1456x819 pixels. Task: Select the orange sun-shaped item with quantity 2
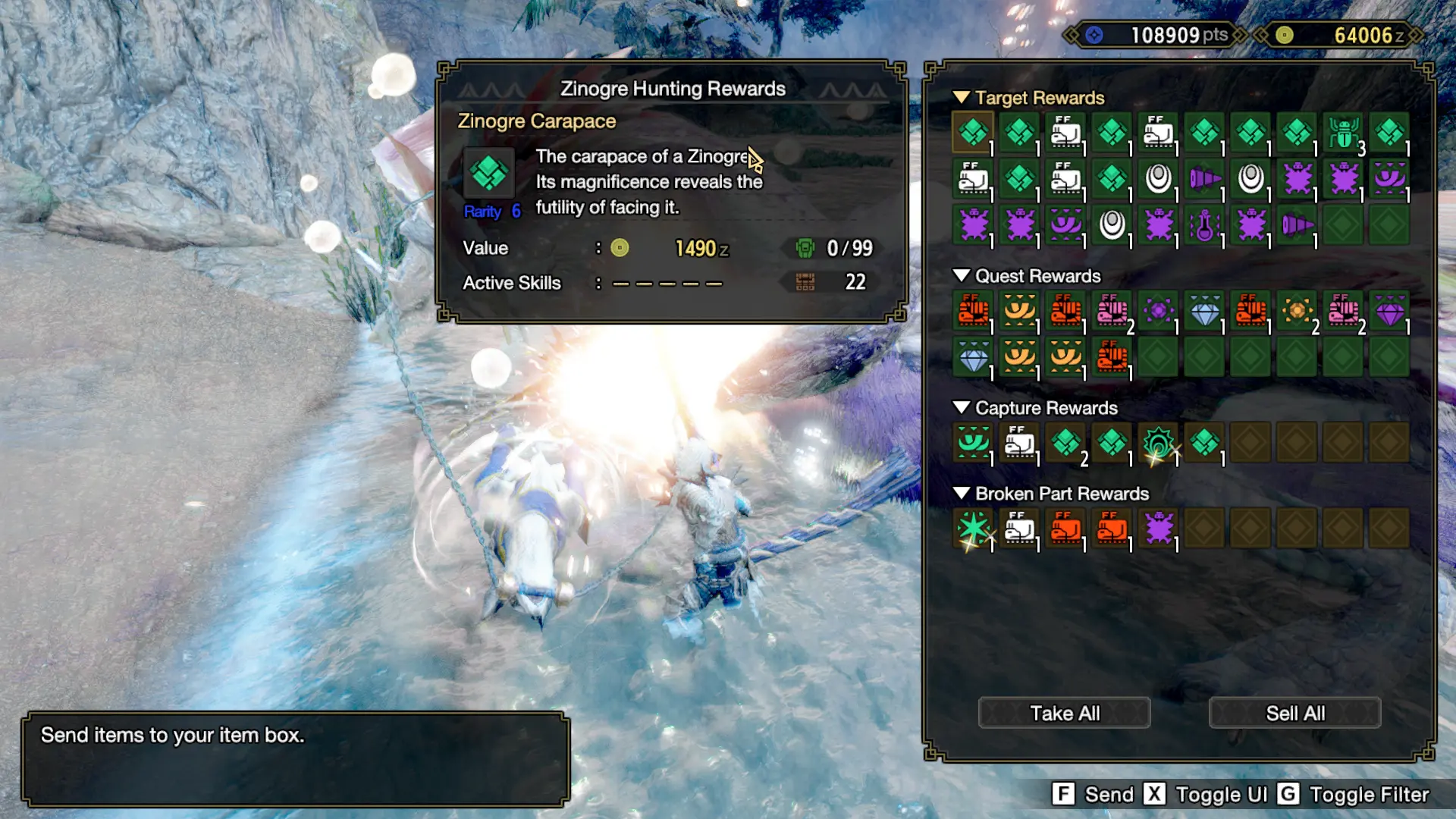[x=1296, y=312]
